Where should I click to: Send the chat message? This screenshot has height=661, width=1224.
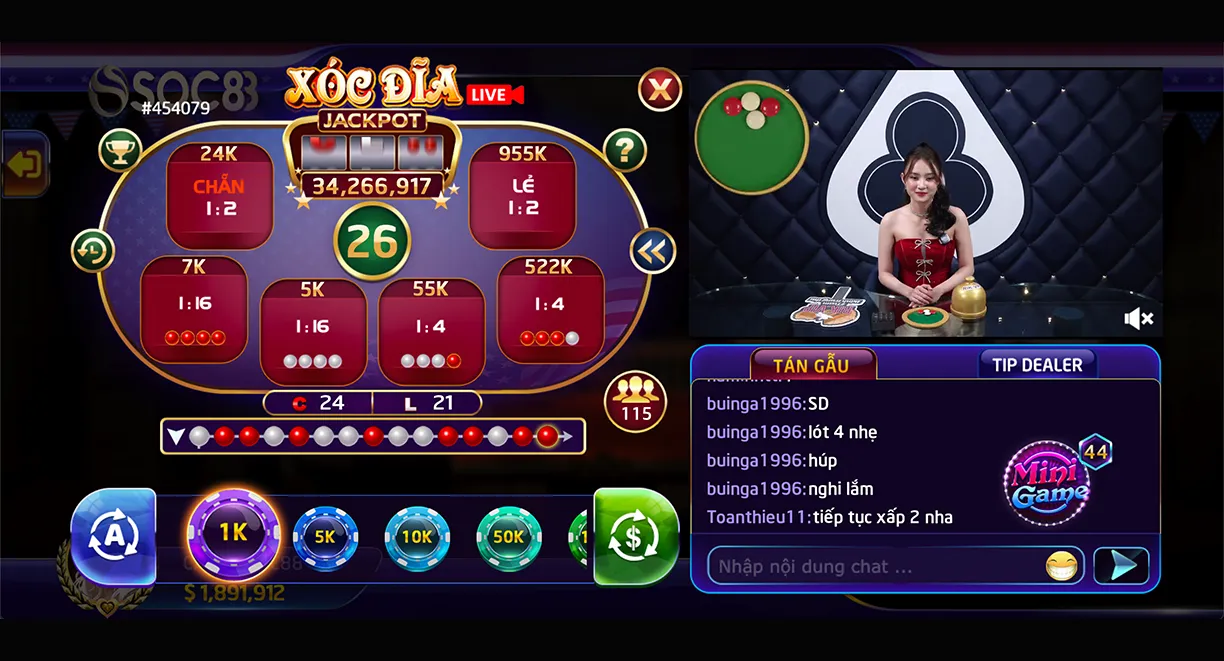tap(1121, 566)
